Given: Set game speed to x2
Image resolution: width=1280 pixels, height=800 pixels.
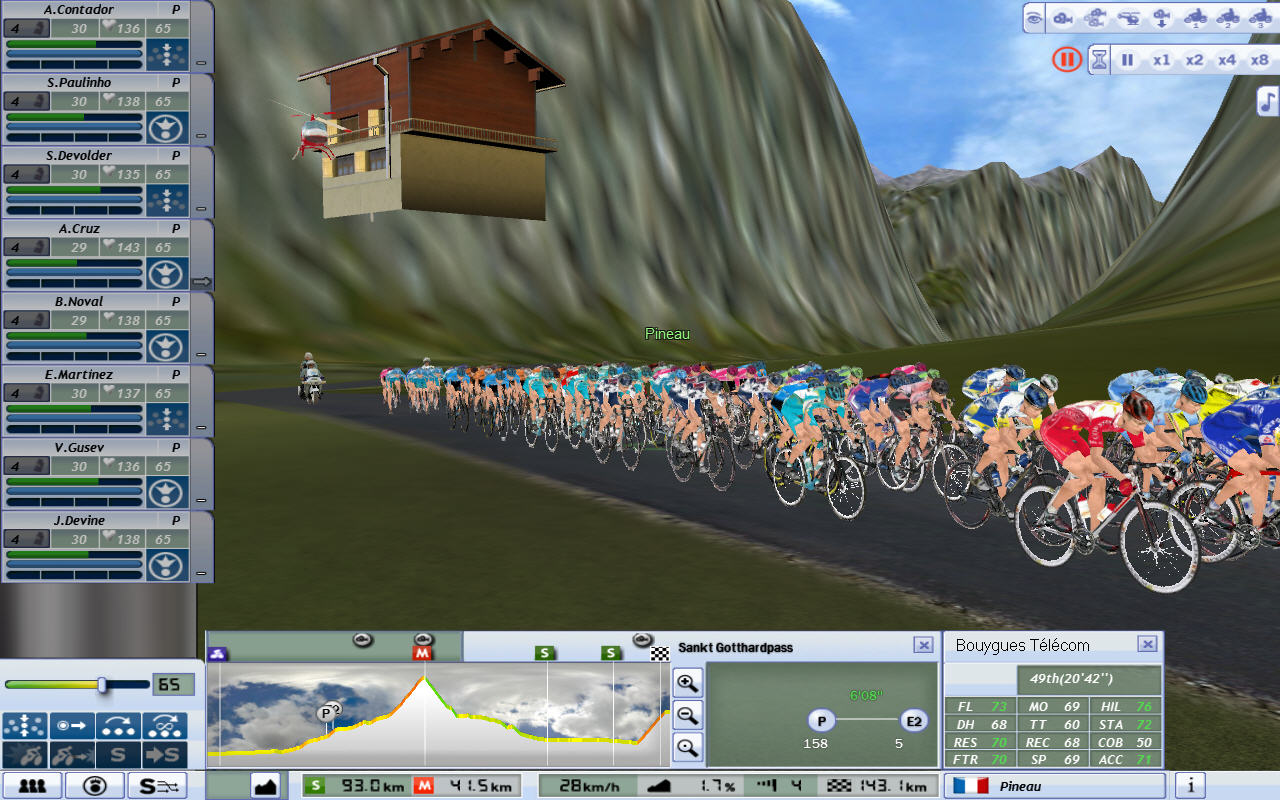Looking at the screenshot, I should point(1194,60).
